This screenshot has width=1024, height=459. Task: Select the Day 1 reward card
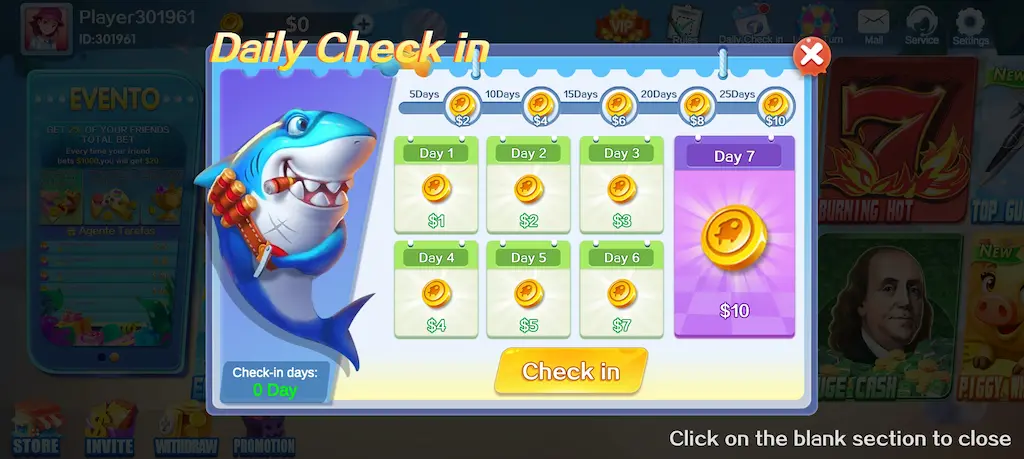[x=436, y=186]
